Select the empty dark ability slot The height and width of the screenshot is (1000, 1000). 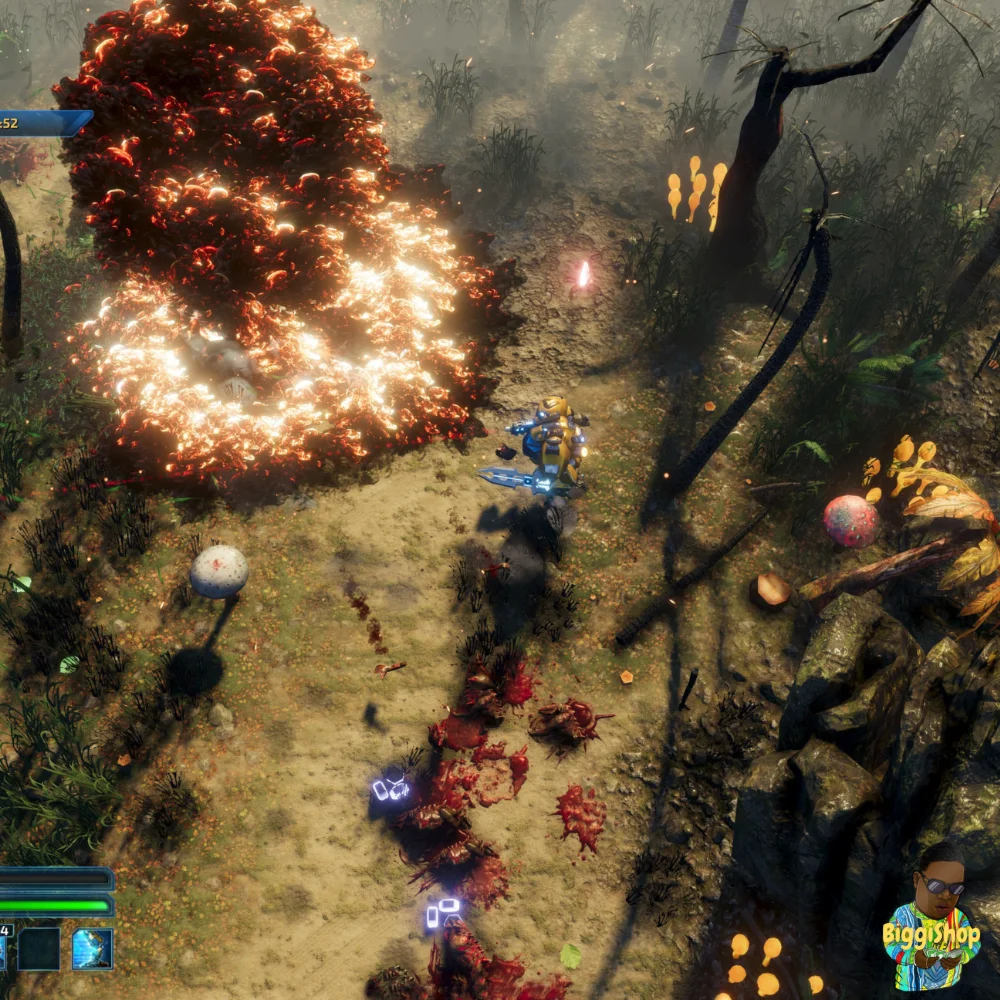(39, 948)
